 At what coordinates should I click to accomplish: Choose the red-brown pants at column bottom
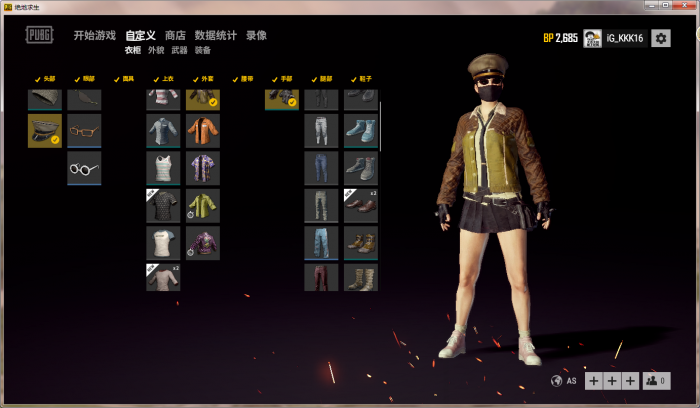click(321, 277)
